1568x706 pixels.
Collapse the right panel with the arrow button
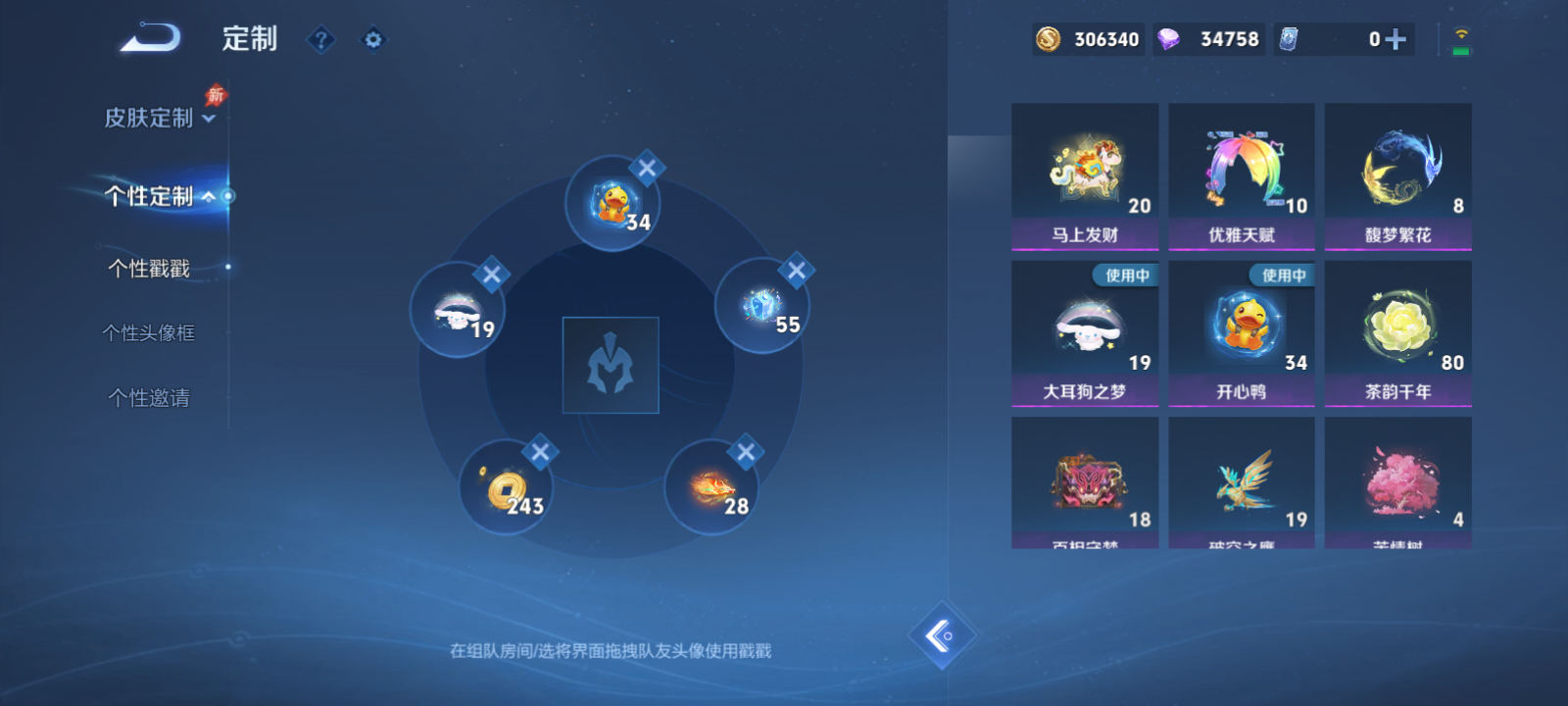pyautogui.click(x=943, y=634)
